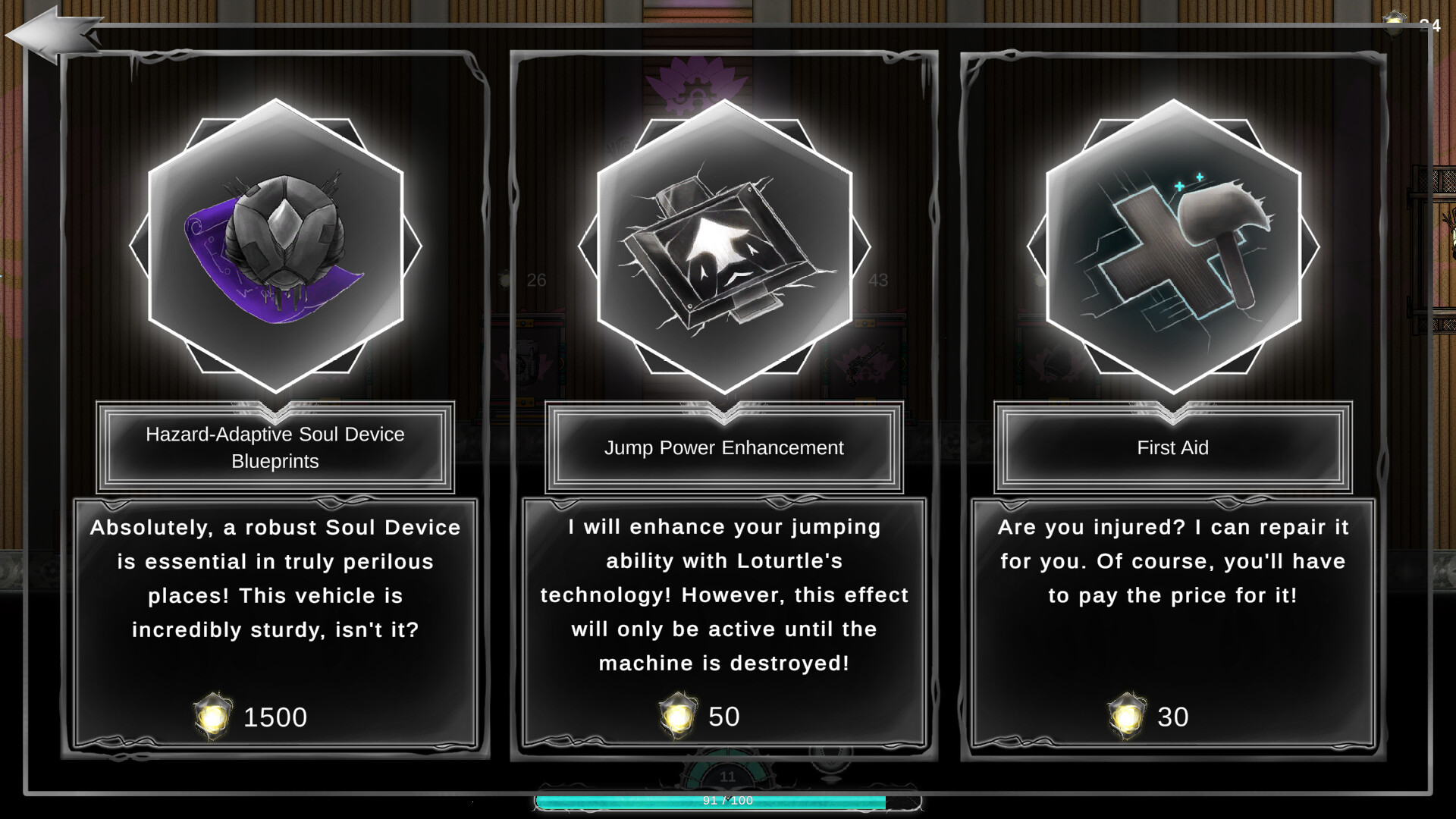Click the coin icon next to 30
The width and height of the screenshot is (1456, 819).
[x=1126, y=714]
